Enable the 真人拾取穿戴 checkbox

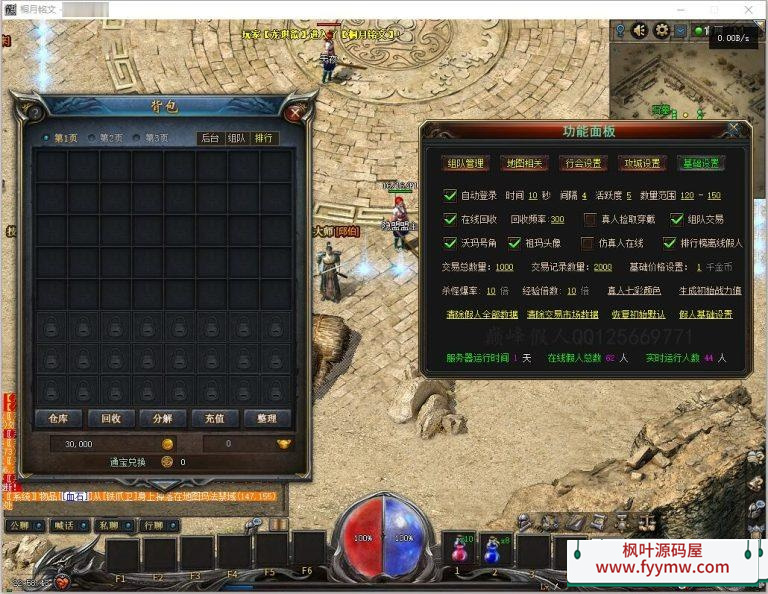(591, 219)
